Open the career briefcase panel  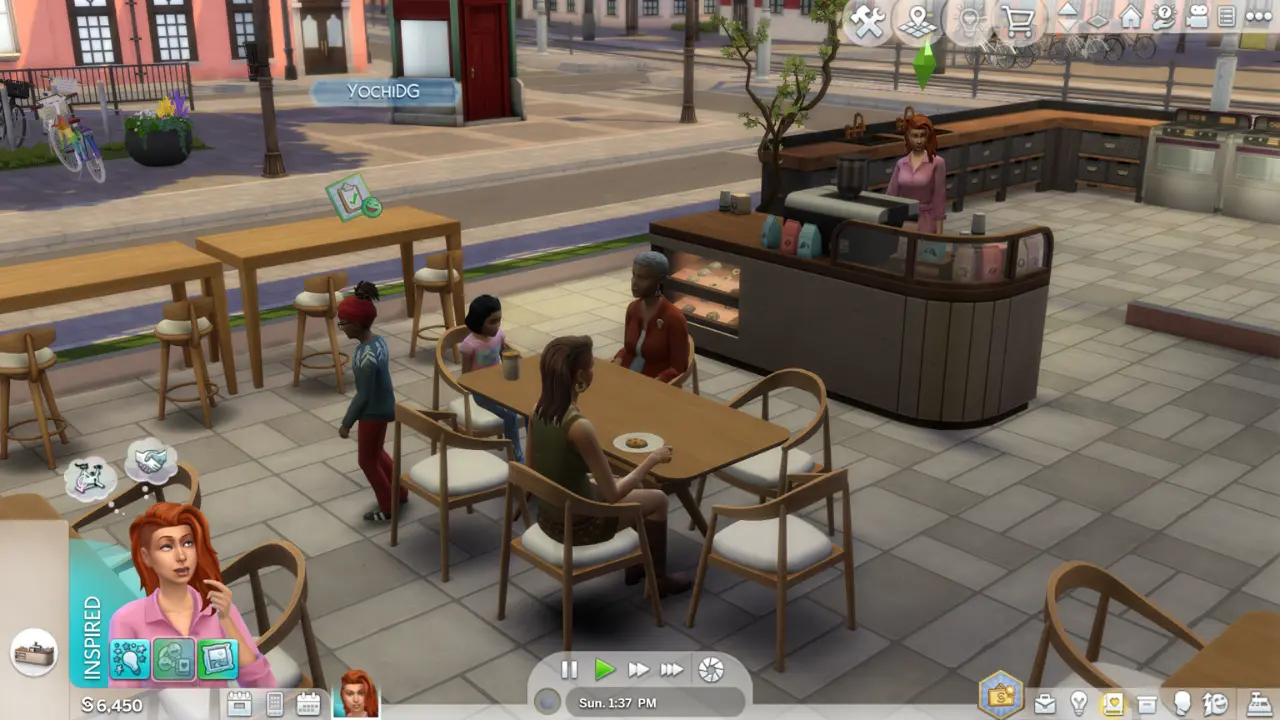click(x=1044, y=704)
